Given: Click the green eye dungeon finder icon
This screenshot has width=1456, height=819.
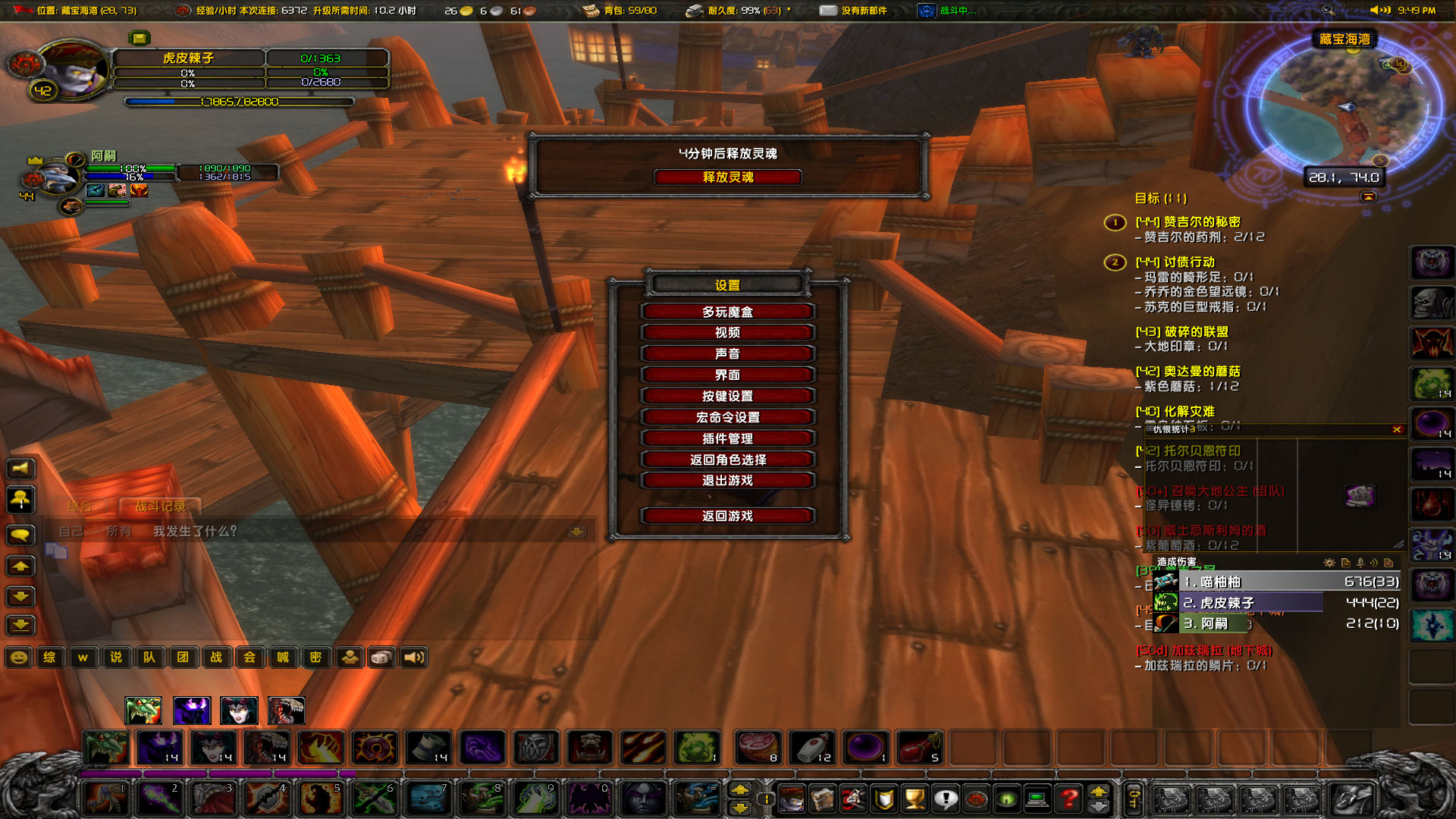Looking at the screenshot, I should click(1006, 799).
